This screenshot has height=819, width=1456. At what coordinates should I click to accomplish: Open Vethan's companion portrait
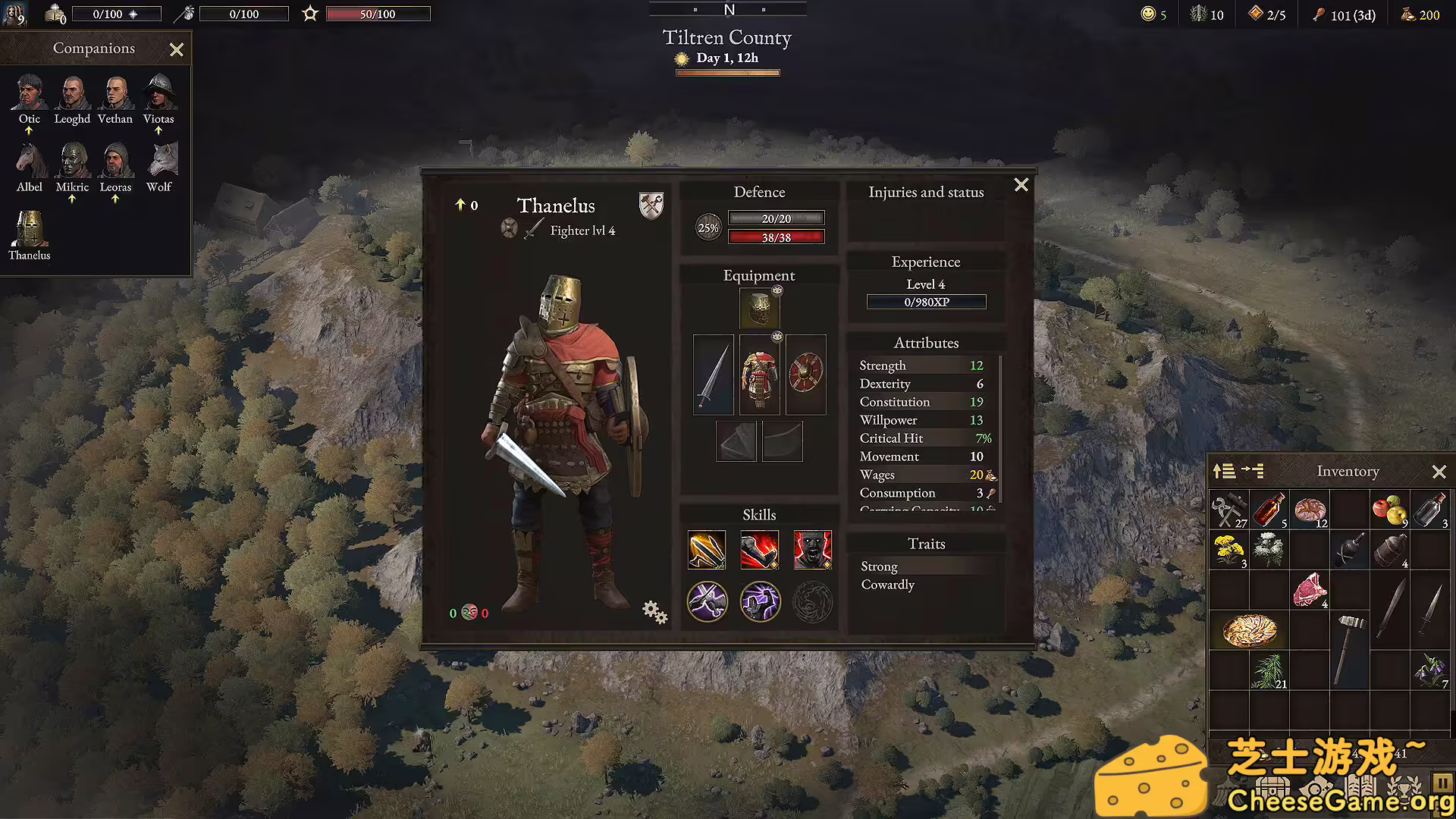pyautogui.click(x=115, y=92)
